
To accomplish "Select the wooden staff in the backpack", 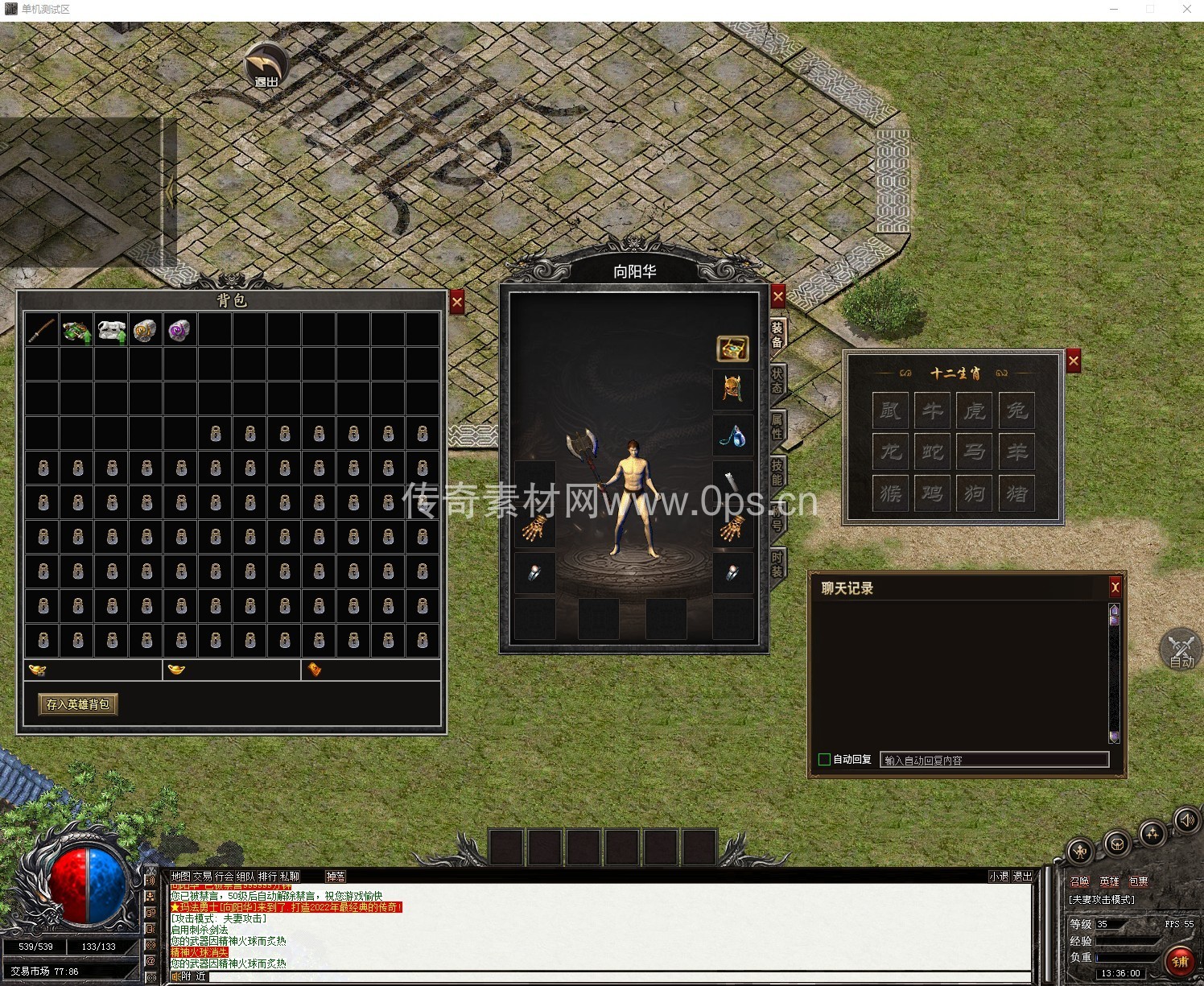I will 42,330.
